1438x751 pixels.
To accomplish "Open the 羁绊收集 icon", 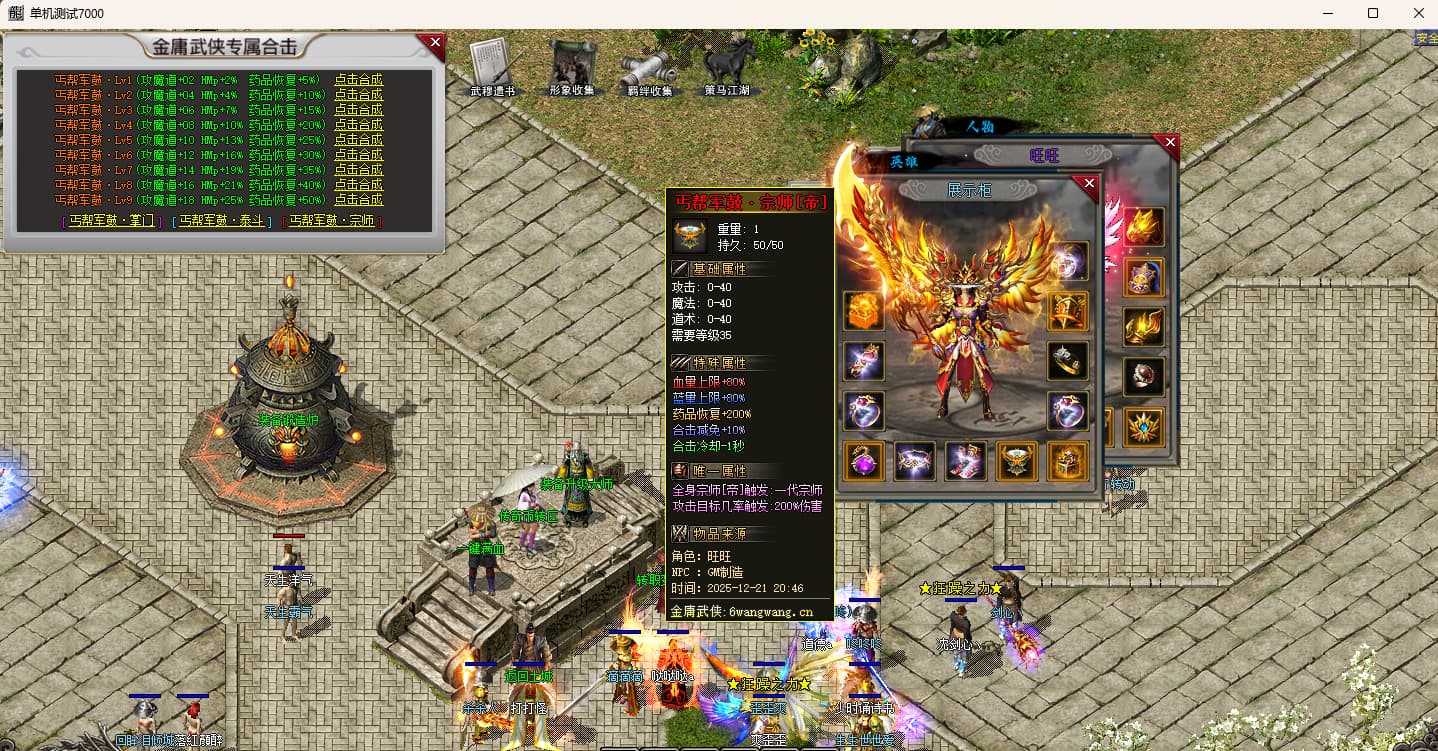I will [x=649, y=70].
